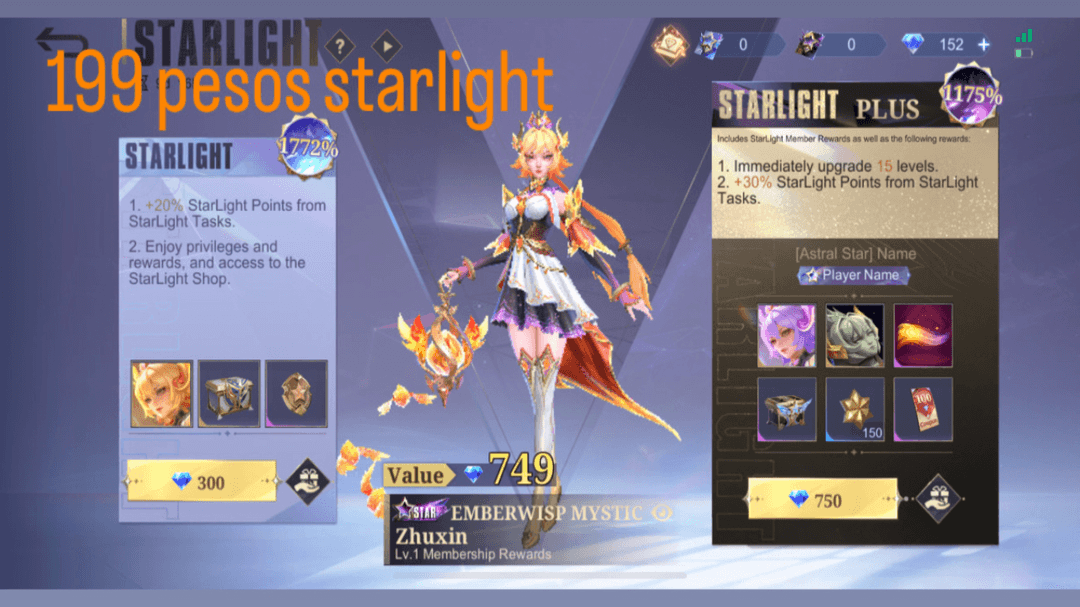The height and width of the screenshot is (607, 1080).
Task: Select the purple-haired hero skin reward
Action: (x=786, y=335)
